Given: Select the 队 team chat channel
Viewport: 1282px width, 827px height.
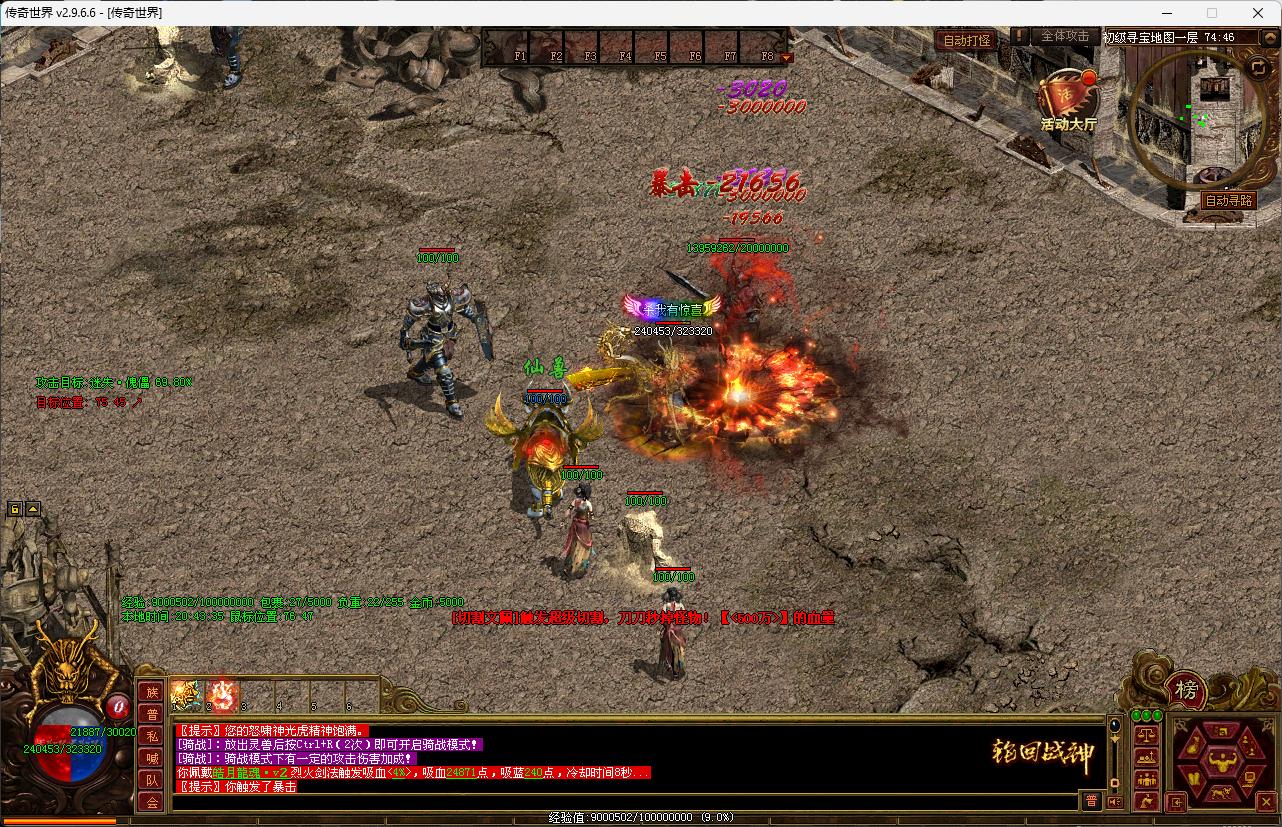Looking at the screenshot, I should coord(151,780).
